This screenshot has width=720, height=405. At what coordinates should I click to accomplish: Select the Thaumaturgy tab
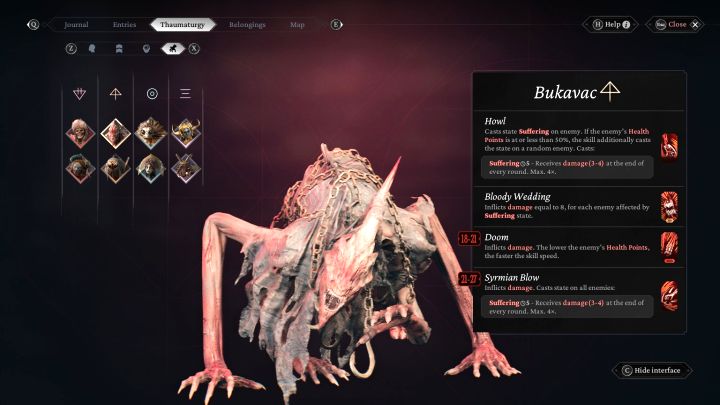183,24
